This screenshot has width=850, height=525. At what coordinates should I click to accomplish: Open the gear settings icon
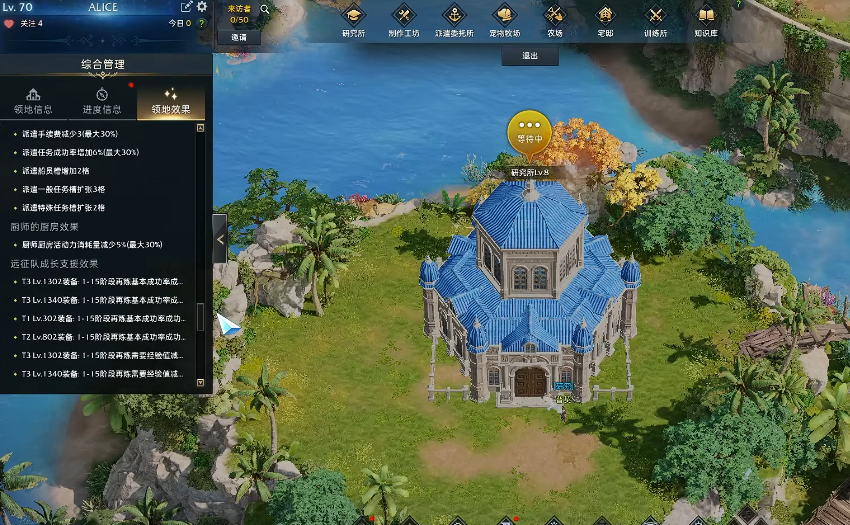click(202, 7)
